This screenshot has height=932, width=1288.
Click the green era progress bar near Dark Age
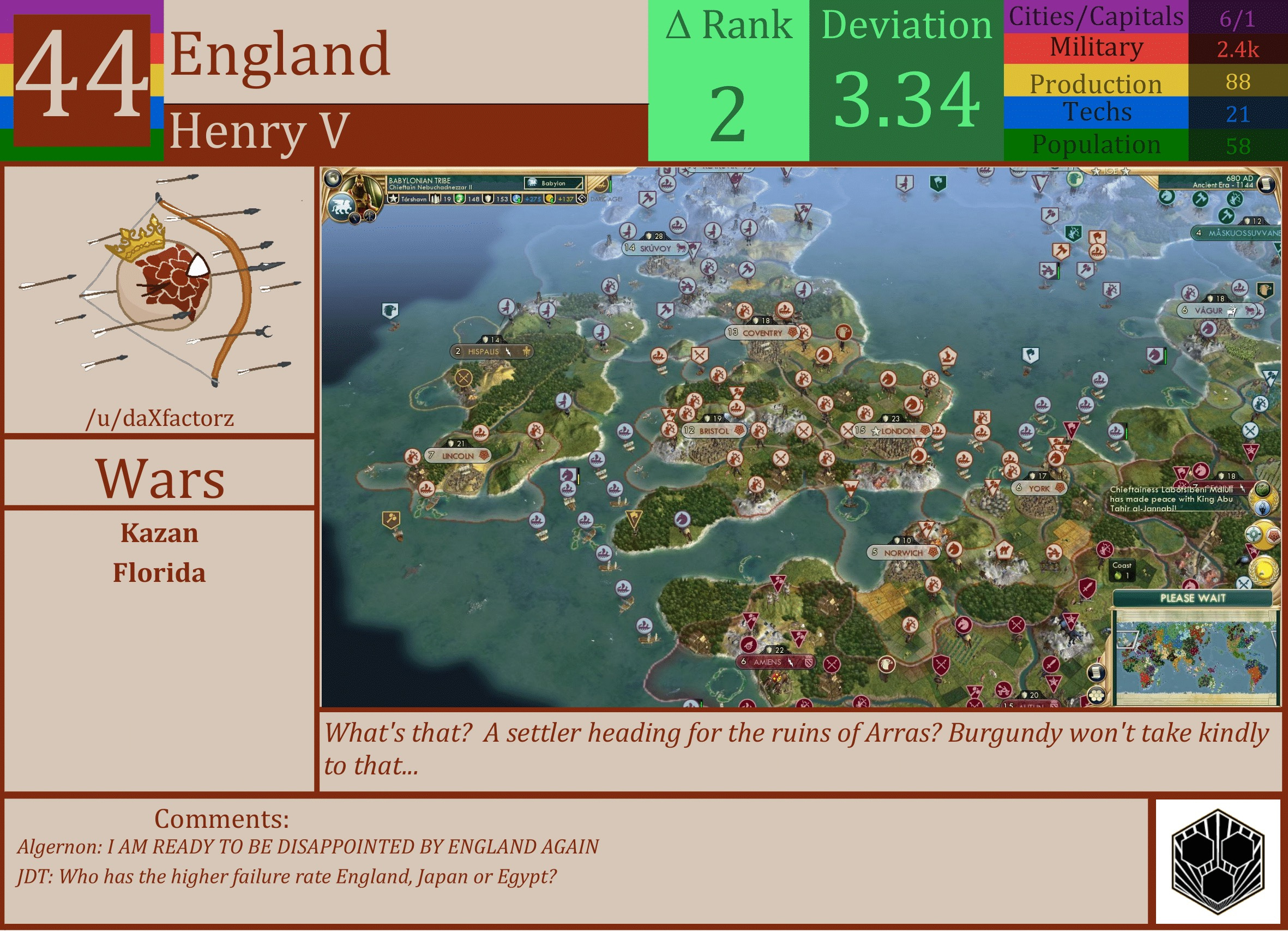pyautogui.click(x=611, y=184)
